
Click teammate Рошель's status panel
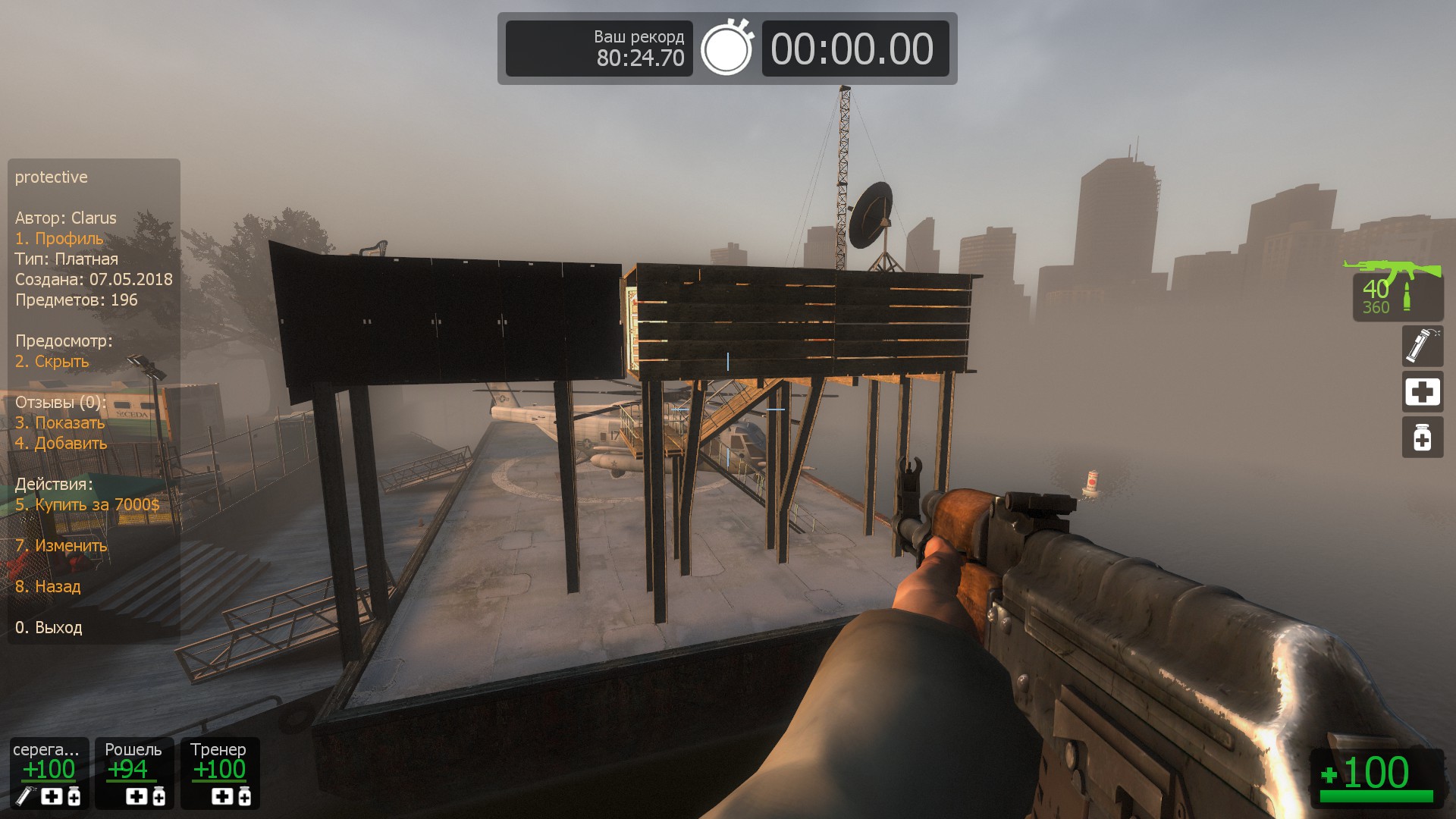(x=134, y=773)
